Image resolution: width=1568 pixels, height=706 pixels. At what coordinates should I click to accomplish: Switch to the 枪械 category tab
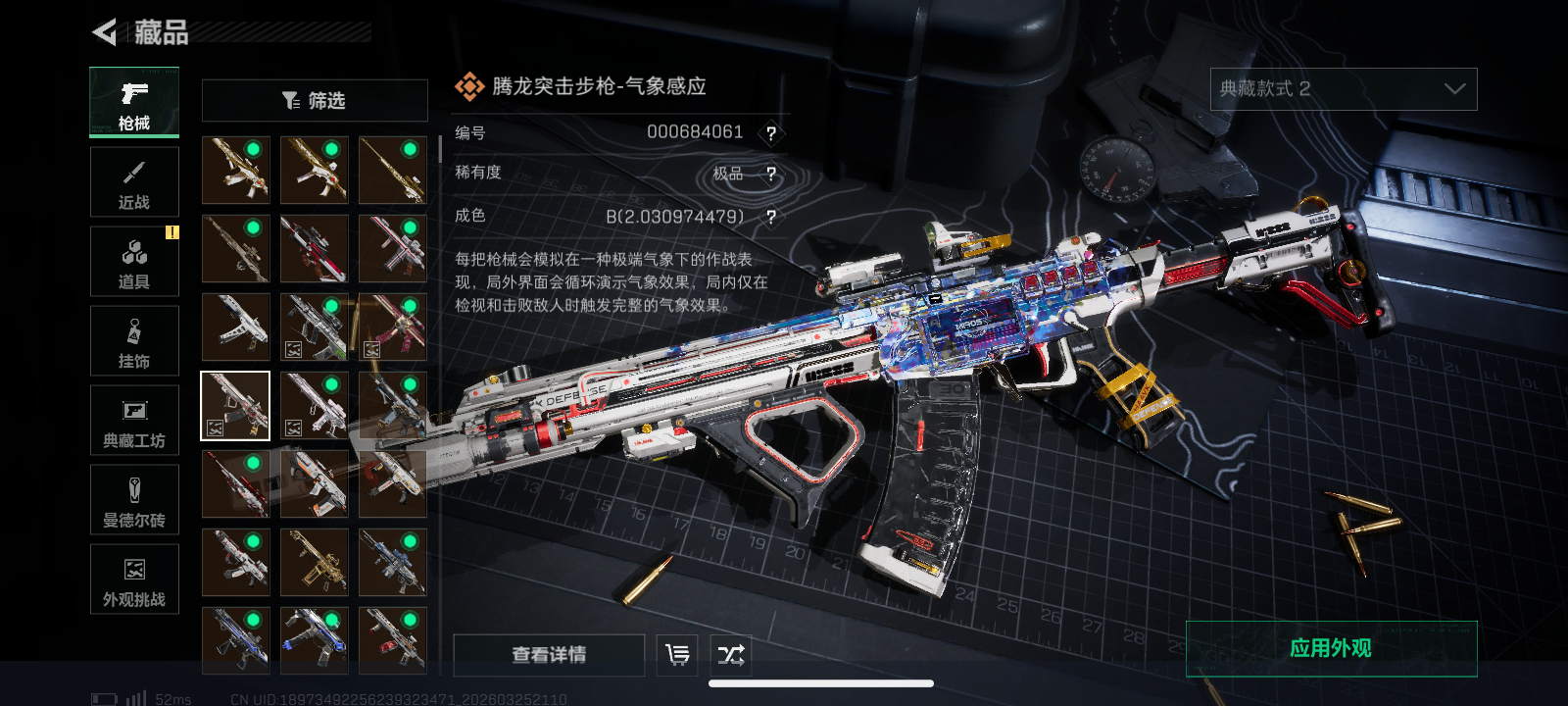134,102
